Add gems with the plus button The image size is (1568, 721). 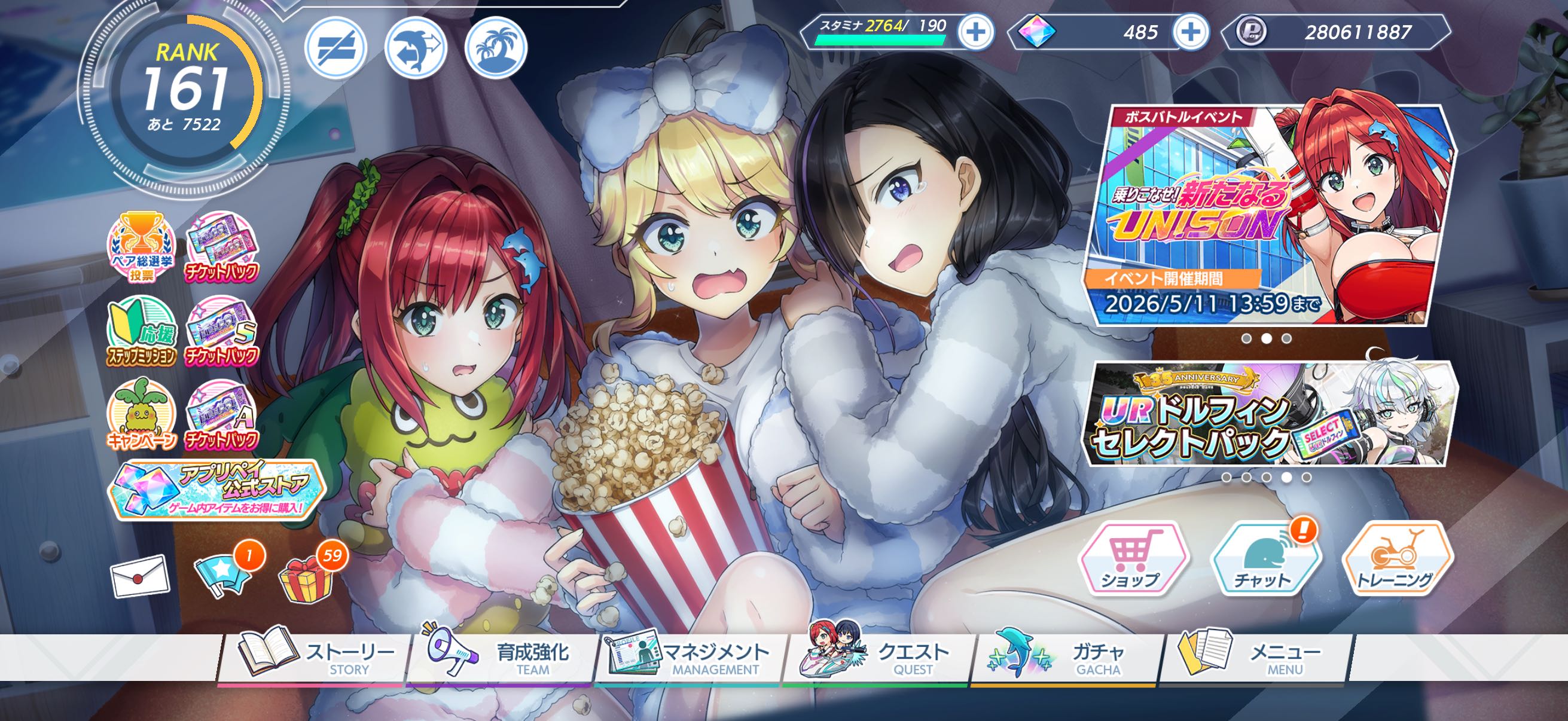tap(1191, 32)
